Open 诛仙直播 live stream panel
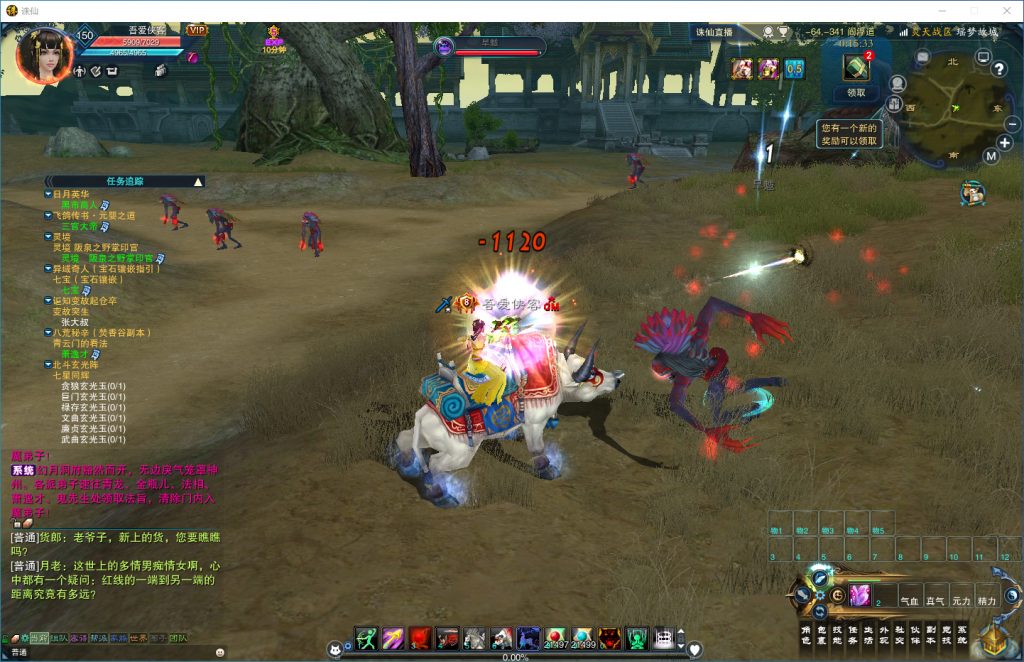 [x=714, y=32]
